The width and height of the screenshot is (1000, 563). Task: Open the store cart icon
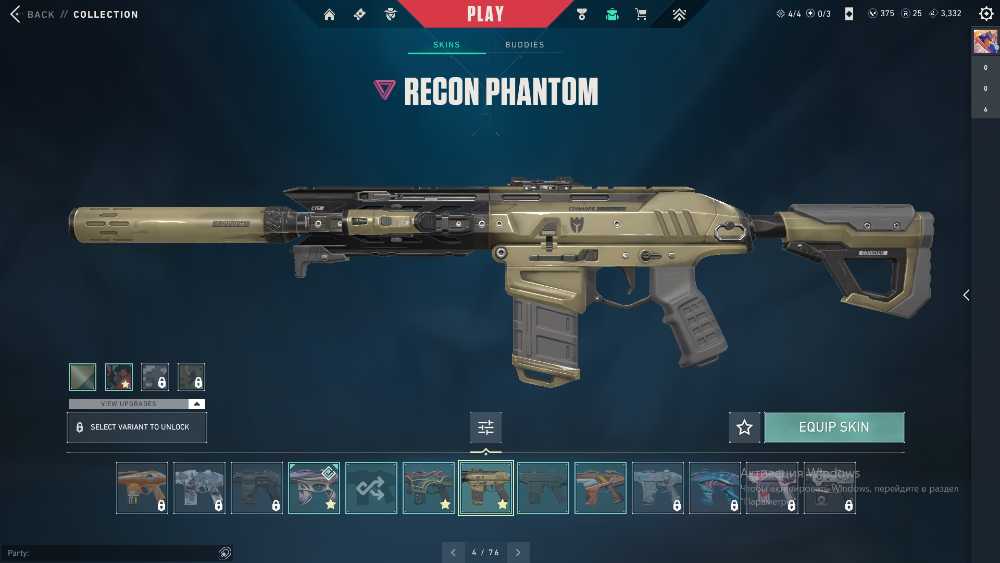[641, 14]
